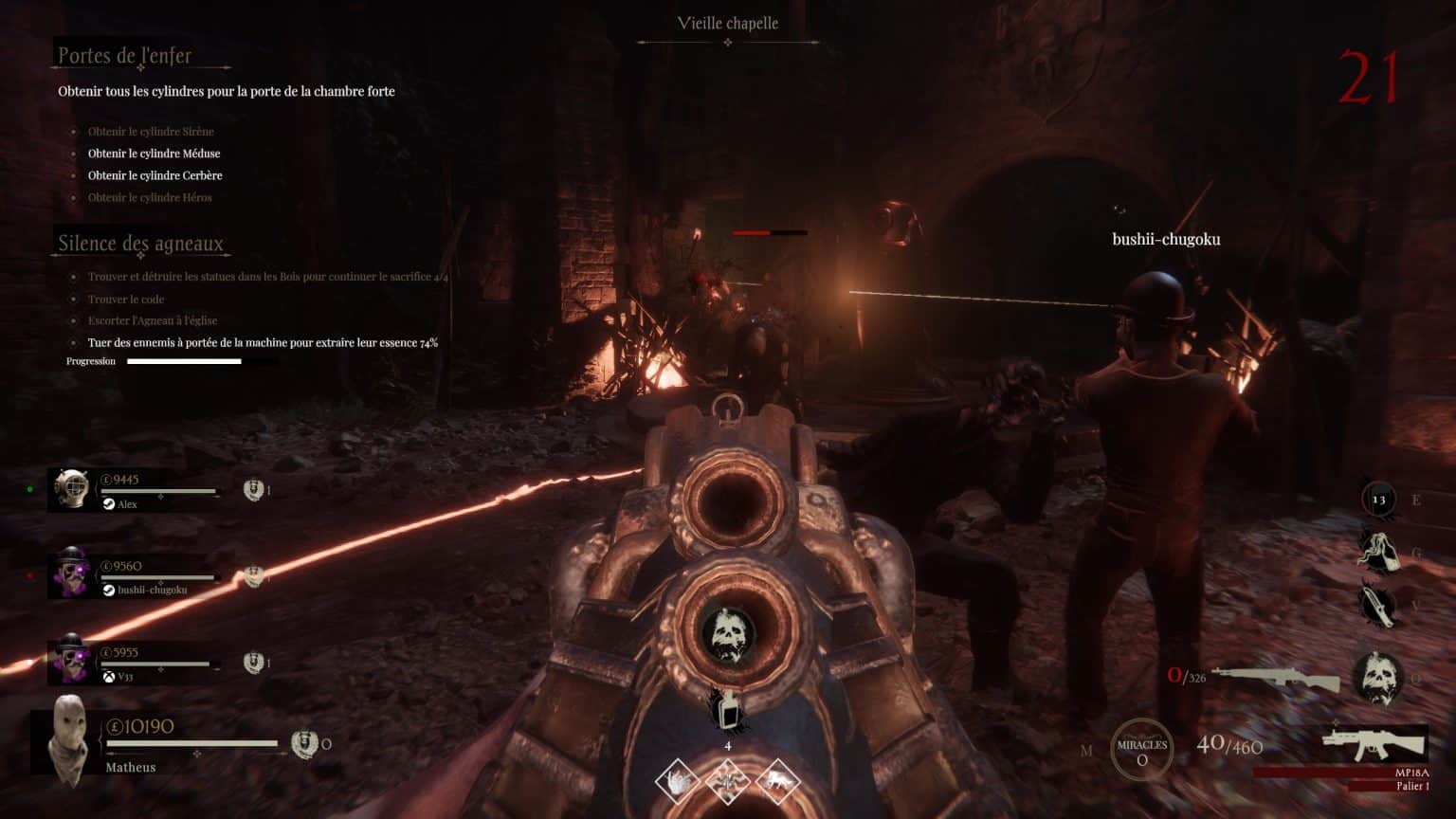Screen dimensions: 1456x819
Task: Select the Vieille chapelle location header
Action: pos(726,23)
